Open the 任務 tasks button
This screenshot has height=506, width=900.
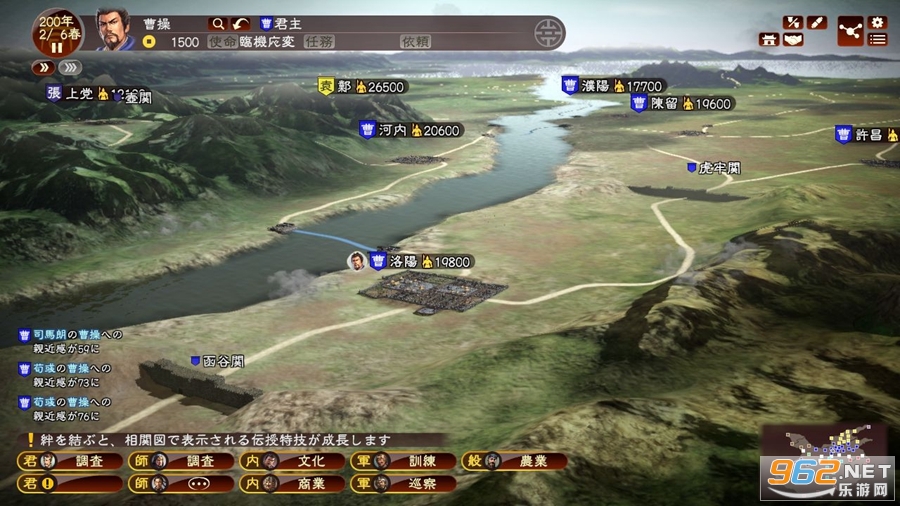[x=319, y=42]
